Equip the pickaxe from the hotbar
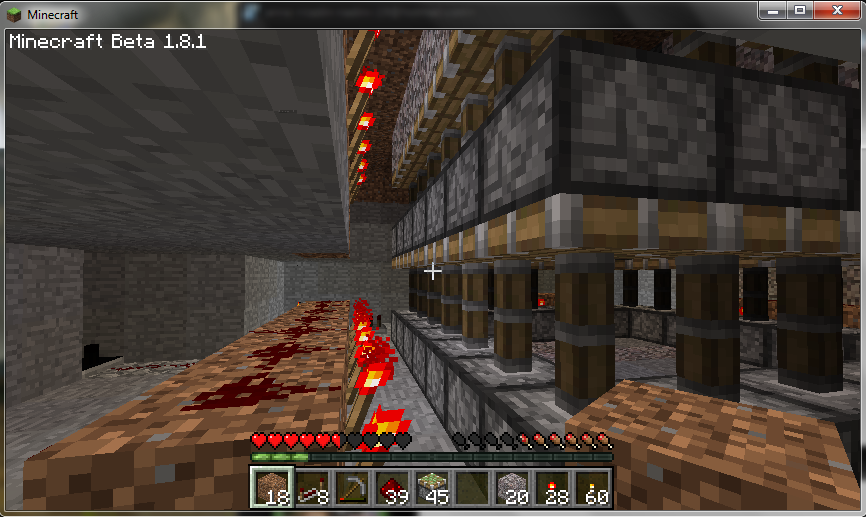 [350, 487]
